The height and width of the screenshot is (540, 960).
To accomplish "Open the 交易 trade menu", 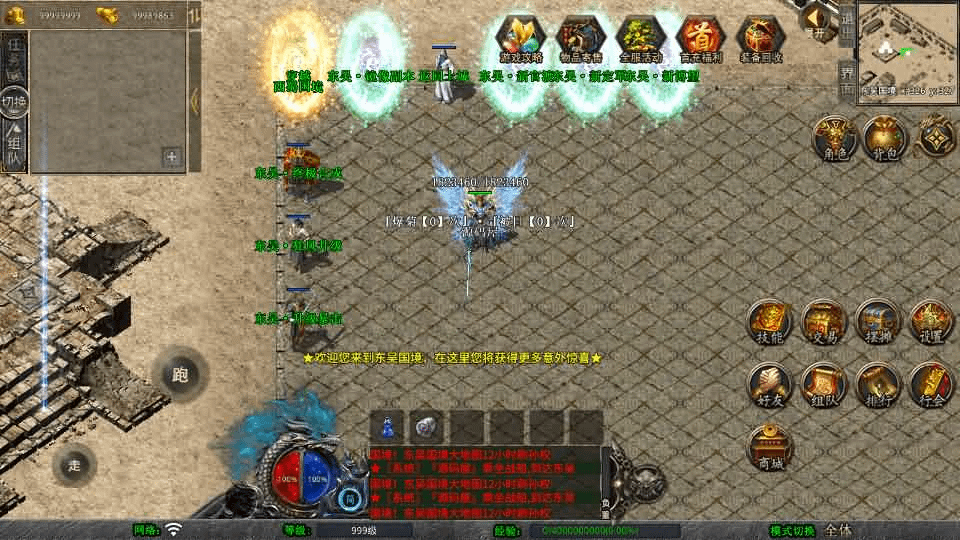I will click(x=823, y=322).
